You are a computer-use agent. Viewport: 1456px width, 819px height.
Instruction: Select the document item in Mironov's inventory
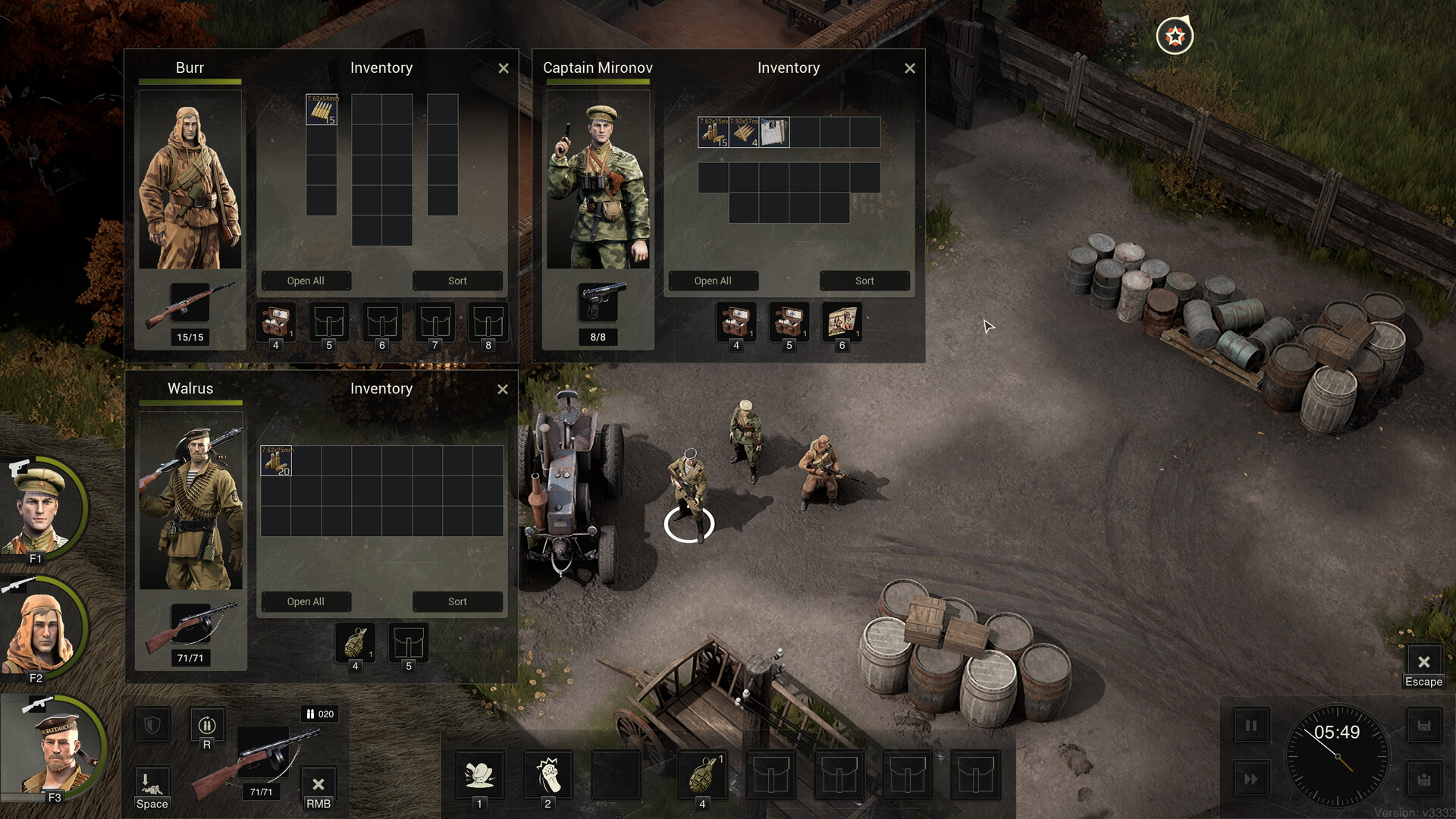click(774, 132)
